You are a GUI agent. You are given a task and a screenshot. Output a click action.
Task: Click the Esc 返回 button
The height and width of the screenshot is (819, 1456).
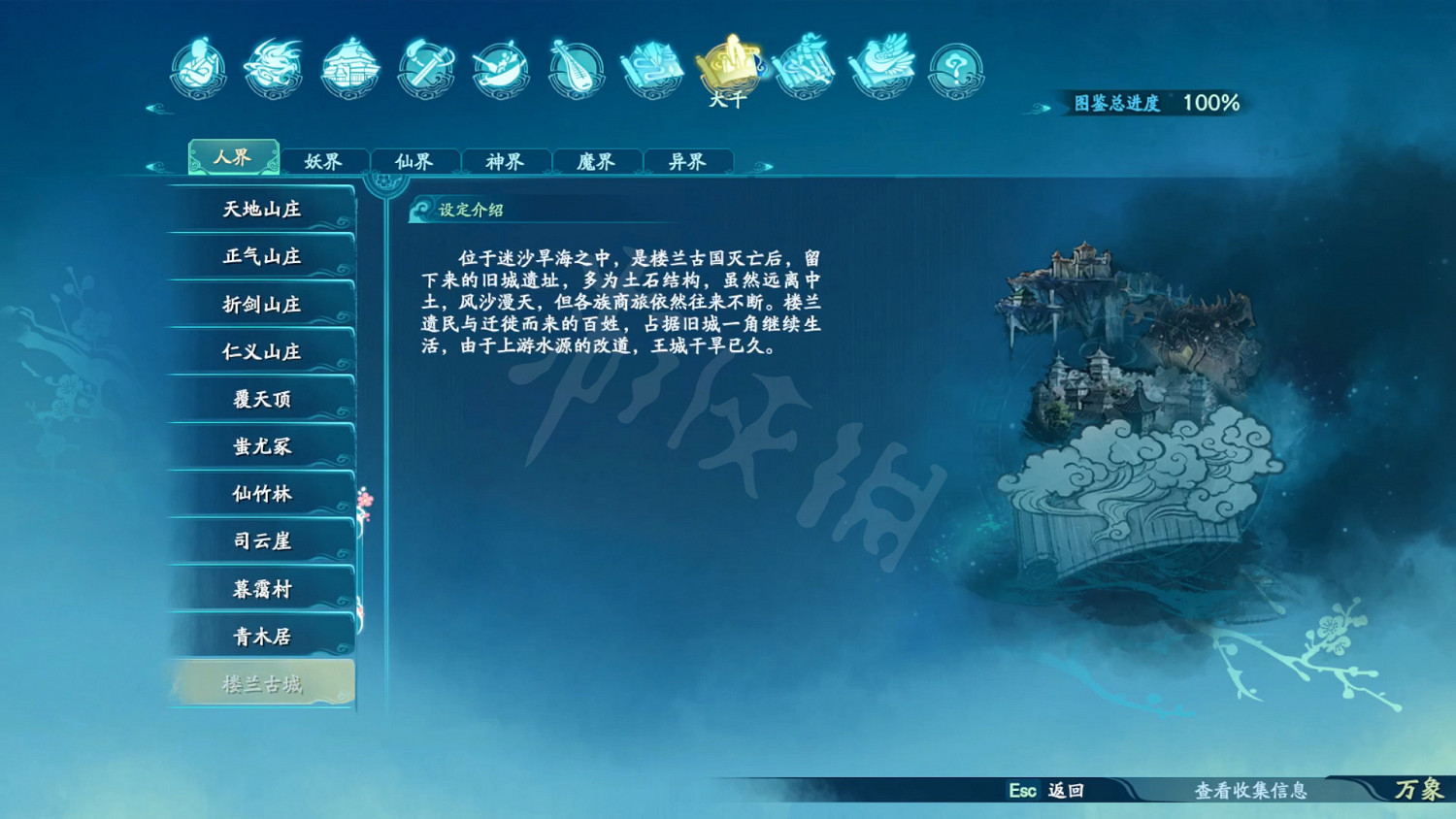point(1047,793)
